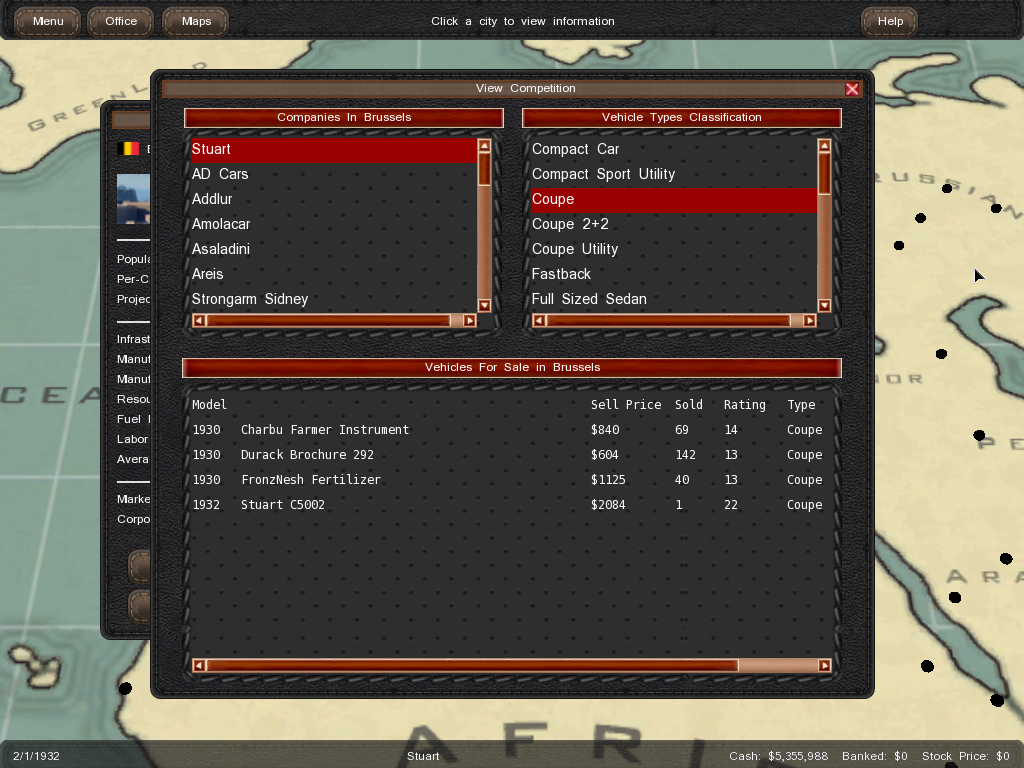Viewport: 1024px width, 768px height.
Task: Select Compact Sport Utility classification
Action: pos(603,174)
